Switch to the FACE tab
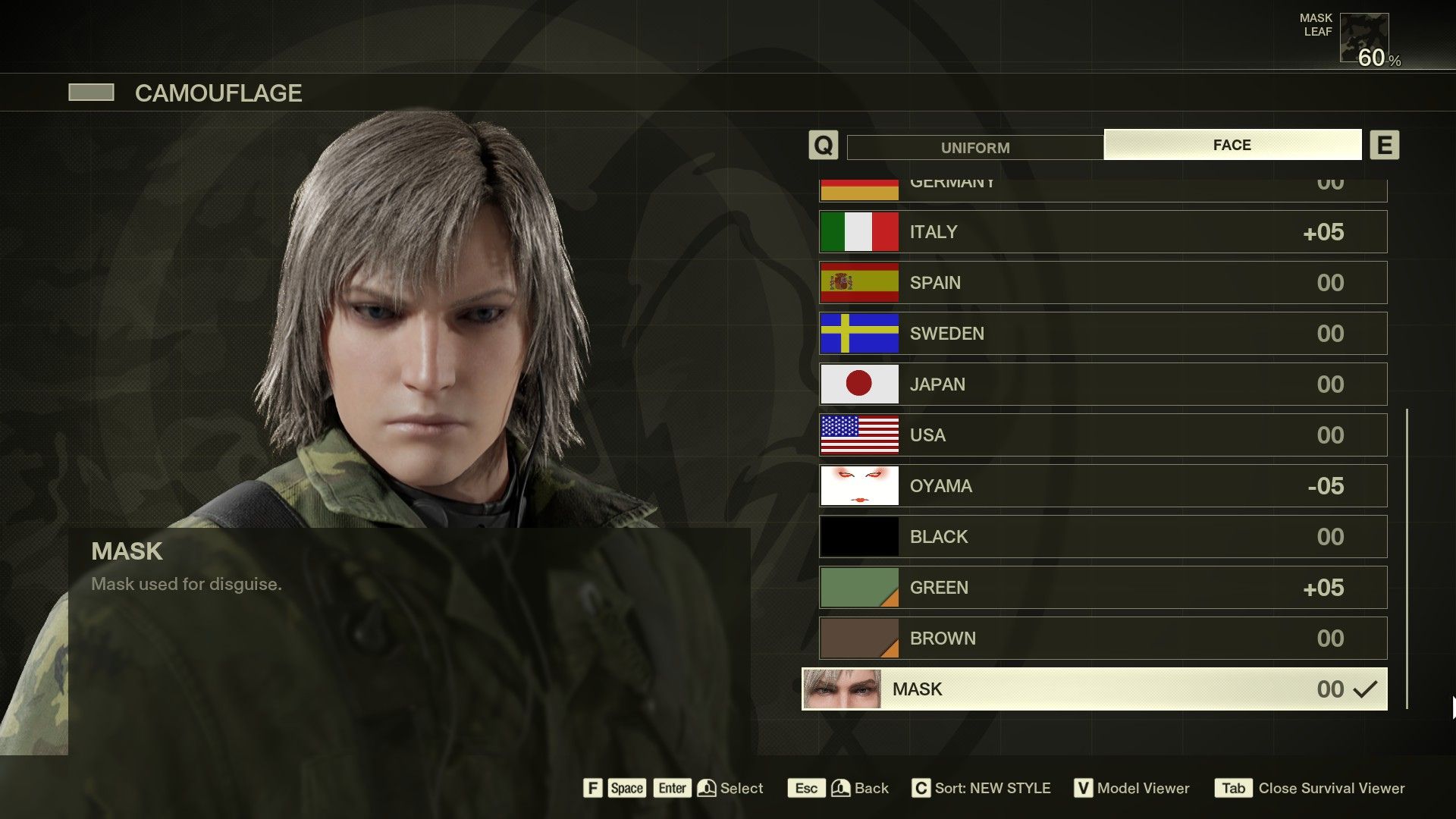 coord(1232,144)
